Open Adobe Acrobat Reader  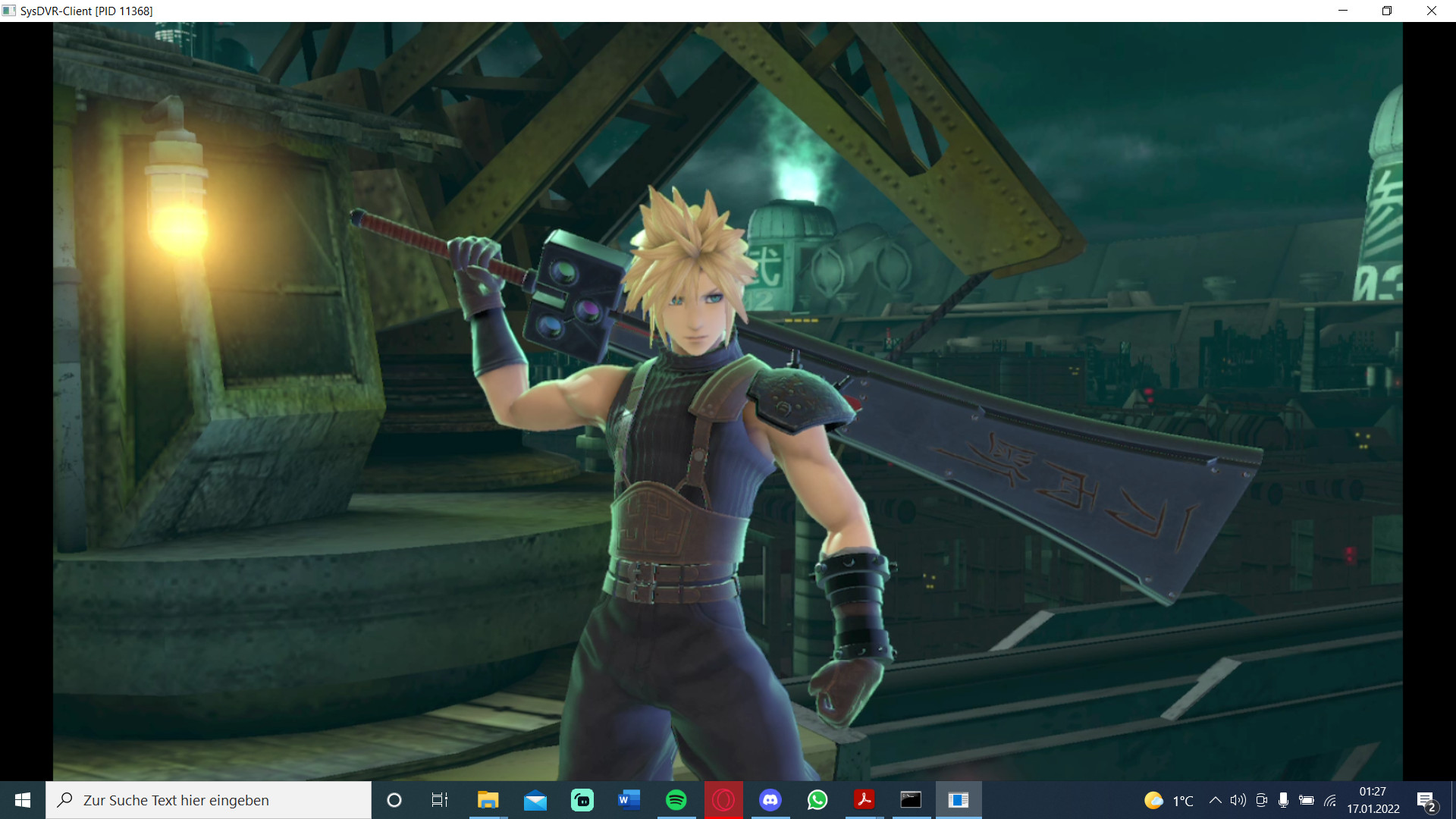(x=864, y=800)
